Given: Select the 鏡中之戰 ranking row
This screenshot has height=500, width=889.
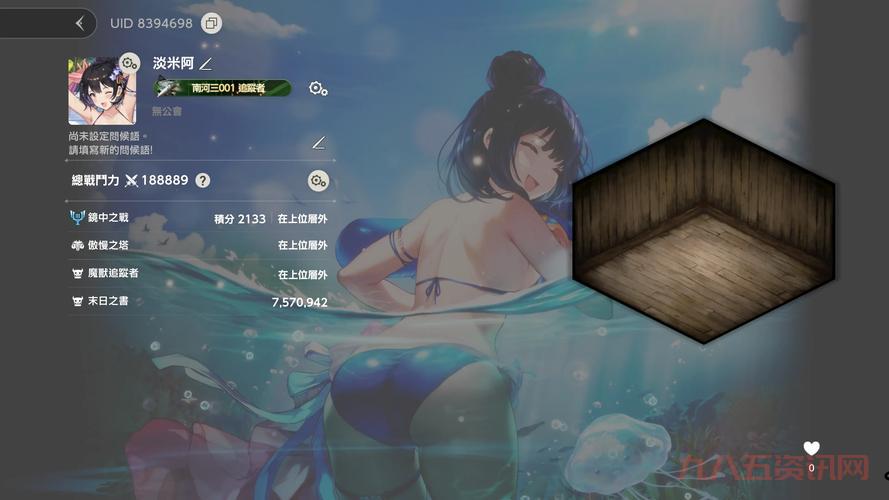Looking at the screenshot, I should coord(199,218).
